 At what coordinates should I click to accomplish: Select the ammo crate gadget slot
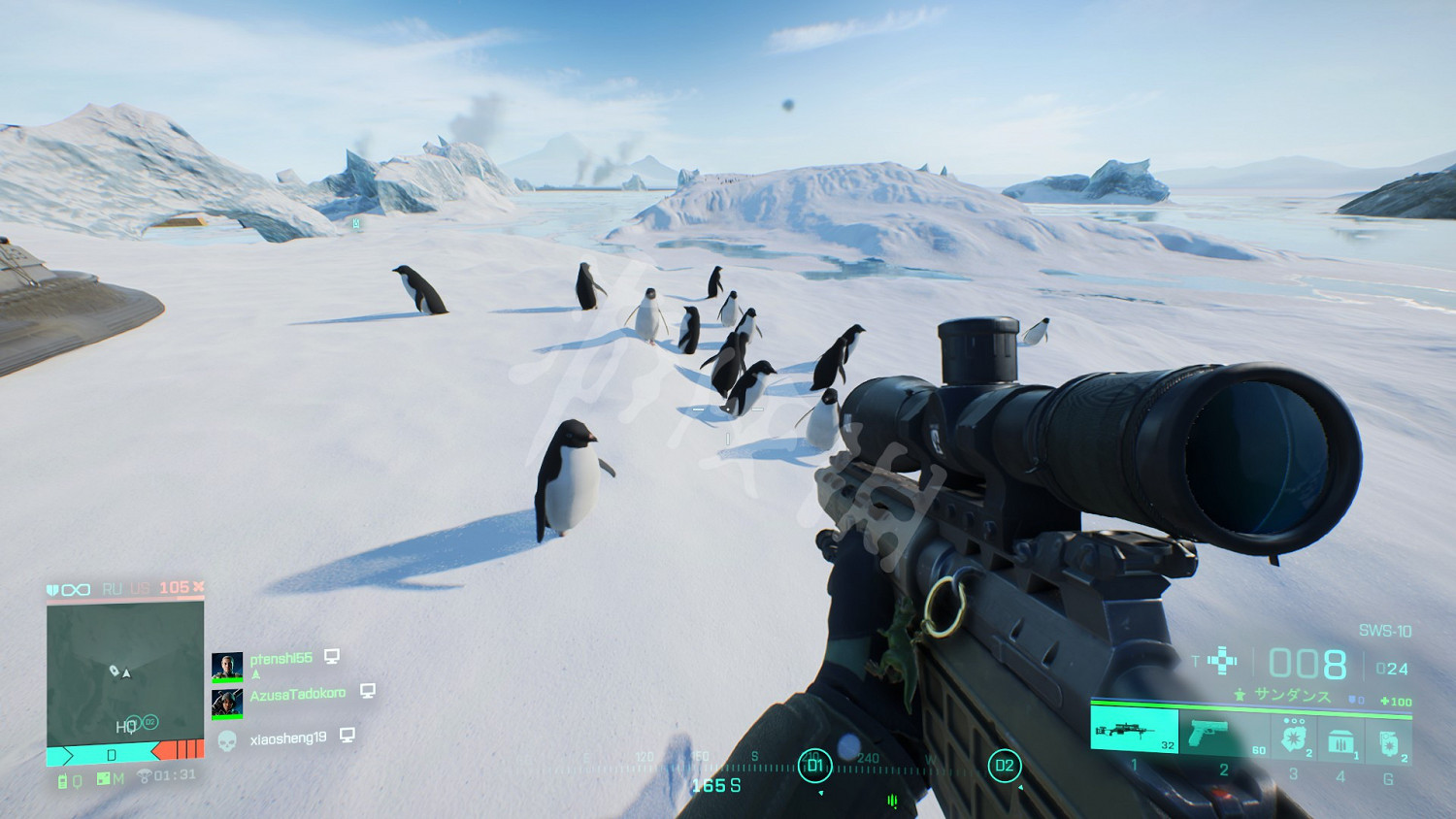1340,740
